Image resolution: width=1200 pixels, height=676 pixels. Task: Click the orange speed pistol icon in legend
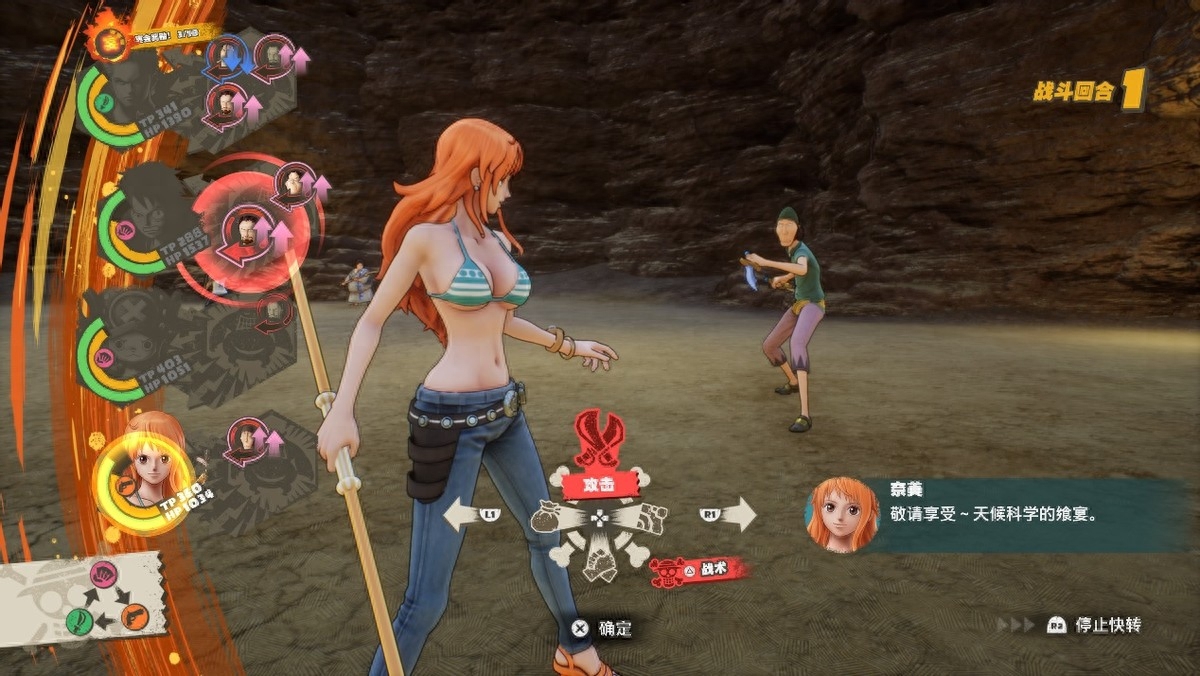coord(134,617)
